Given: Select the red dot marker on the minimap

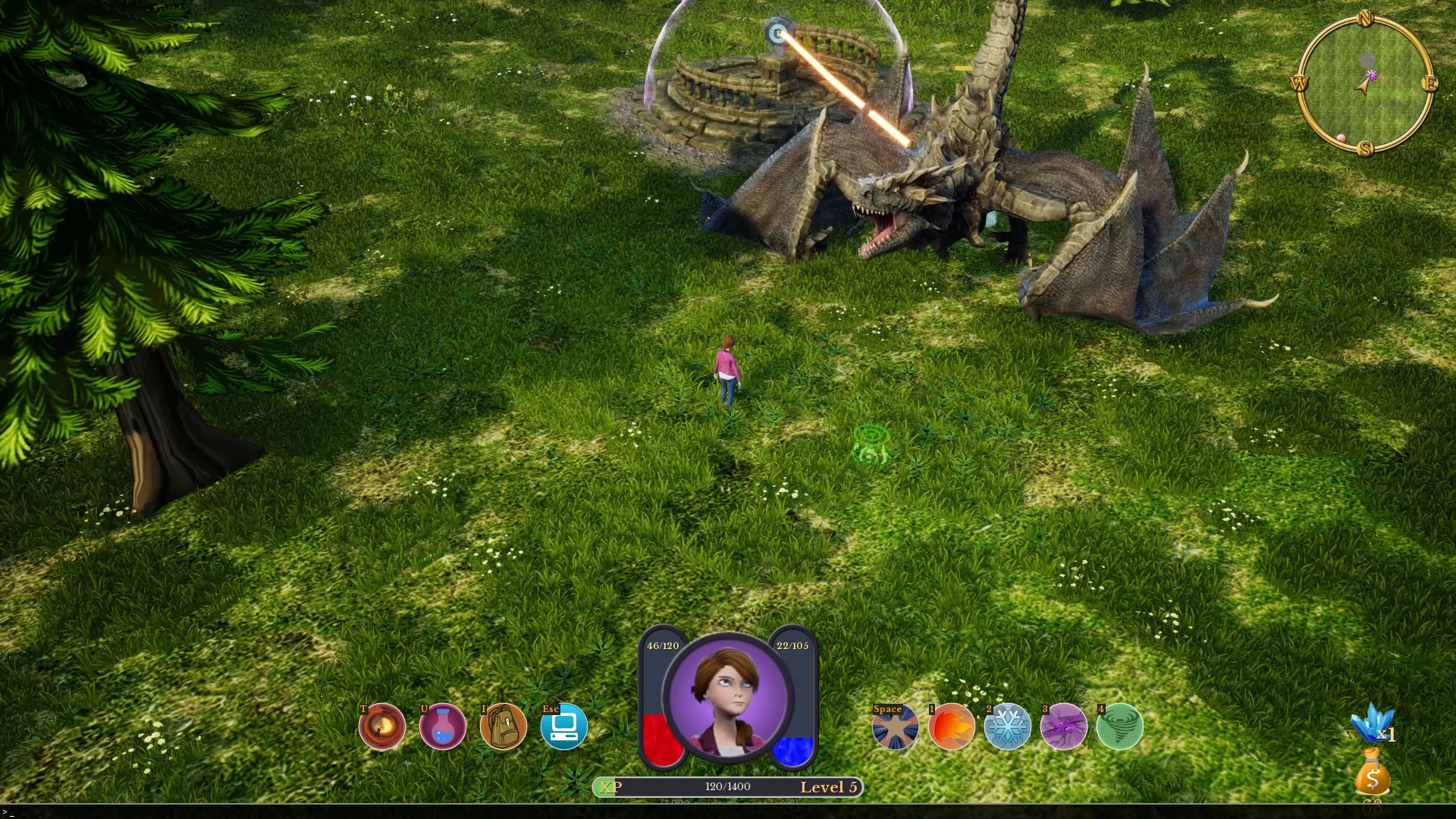Looking at the screenshot, I should coord(1341,138).
